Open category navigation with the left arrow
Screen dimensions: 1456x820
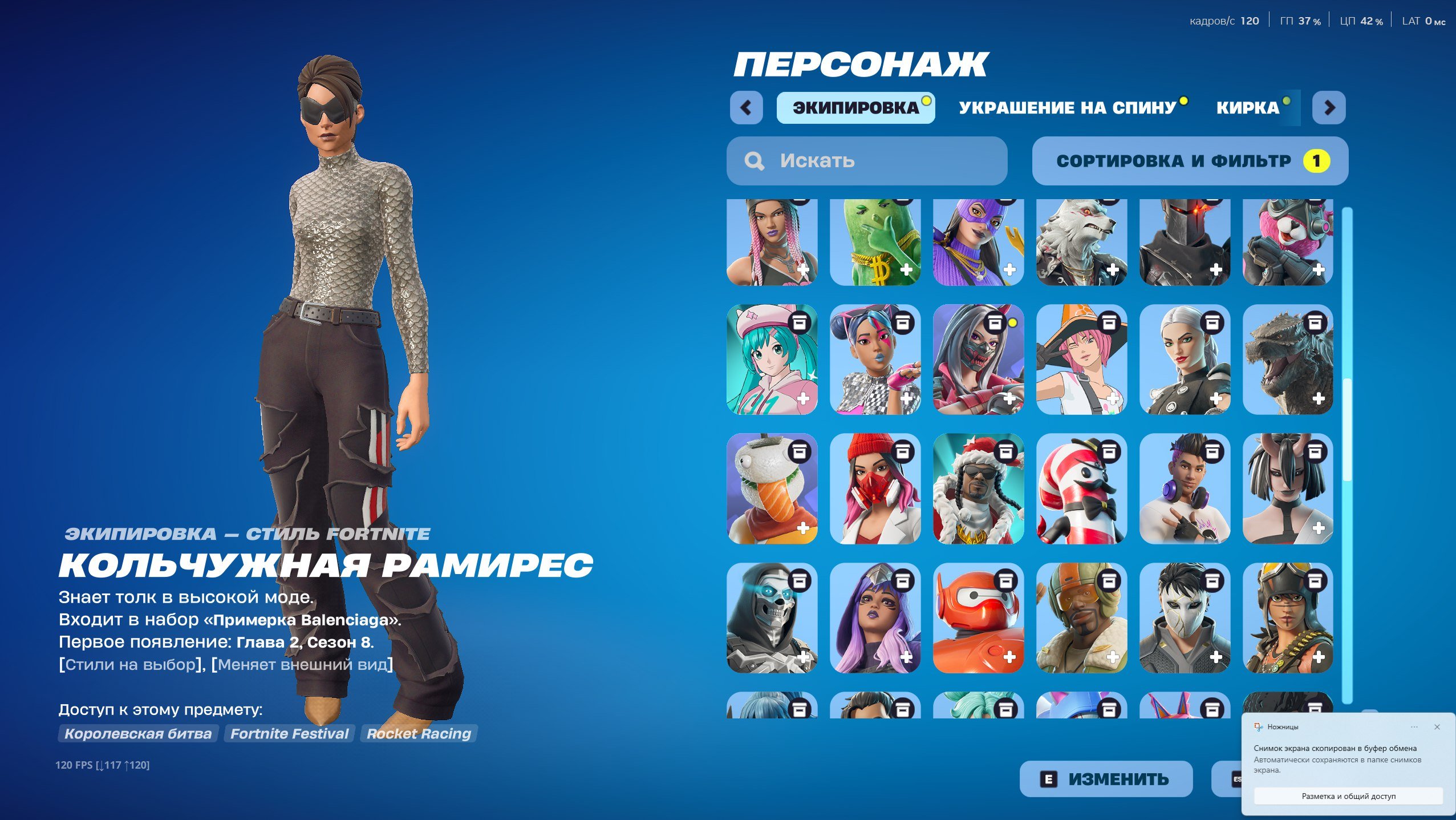(x=747, y=107)
